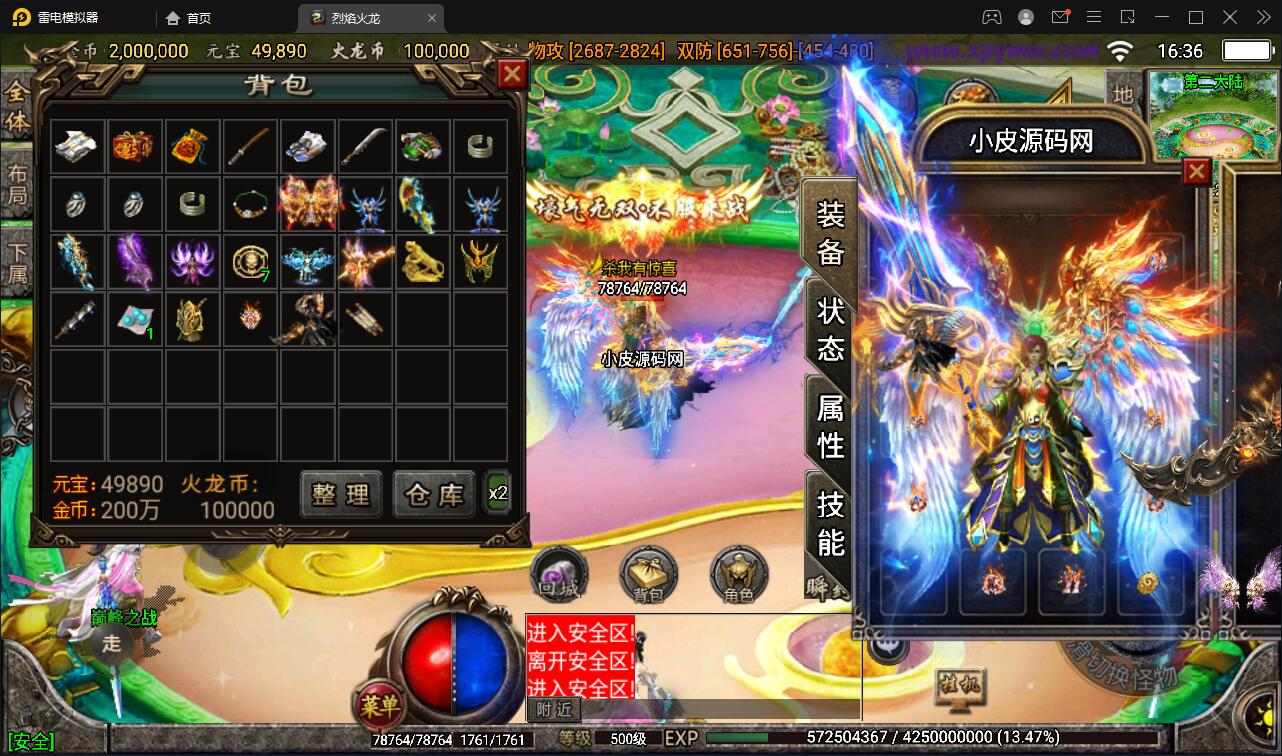
Task: Select the katana weapon item in the backpack
Action: [x=250, y=146]
